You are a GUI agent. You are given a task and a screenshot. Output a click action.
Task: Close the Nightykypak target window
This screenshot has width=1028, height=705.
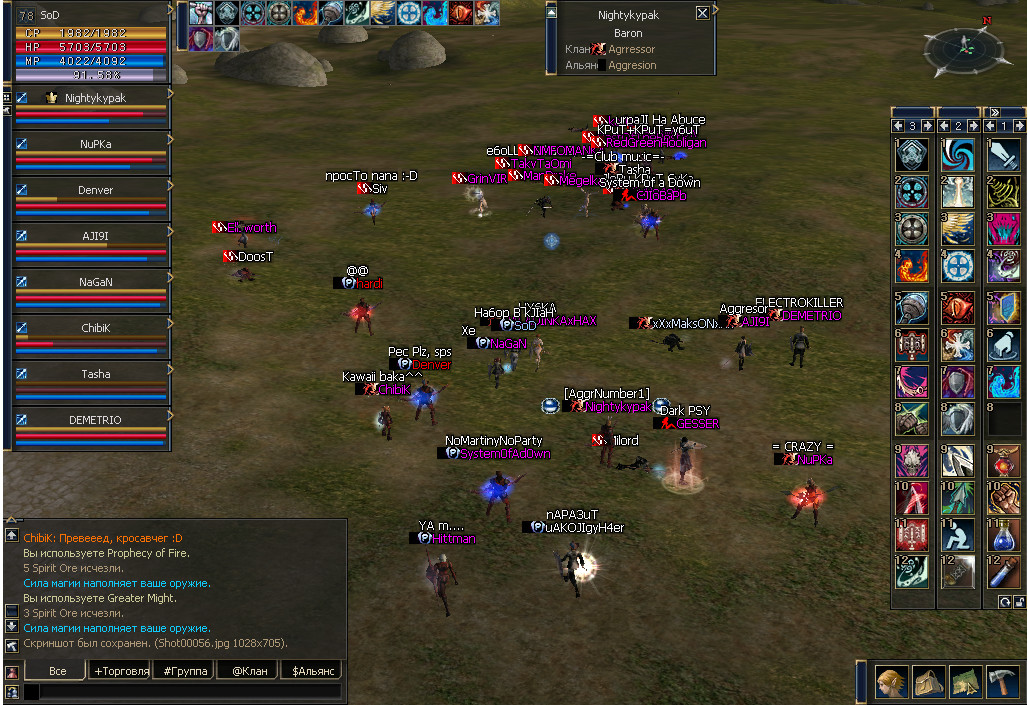[702, 13]
